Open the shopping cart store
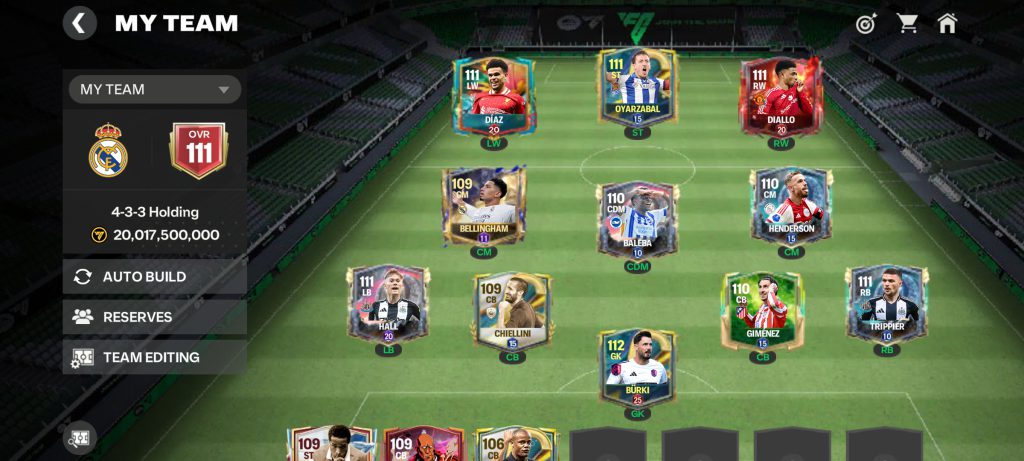Viewport: 1024px width, 461px height. click(907, 23)
